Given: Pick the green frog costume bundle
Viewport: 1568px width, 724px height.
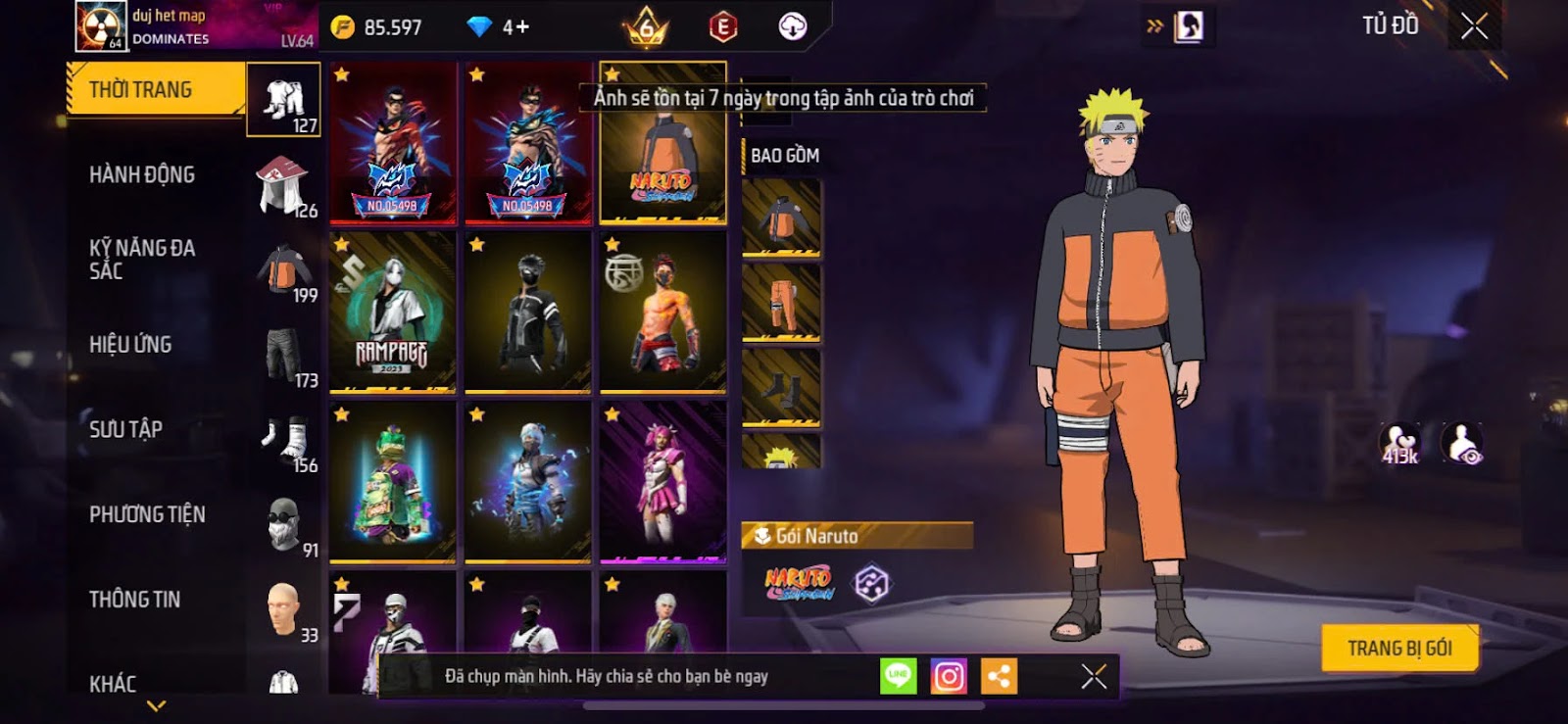Looking at the screenshot, I should (392, 482).
